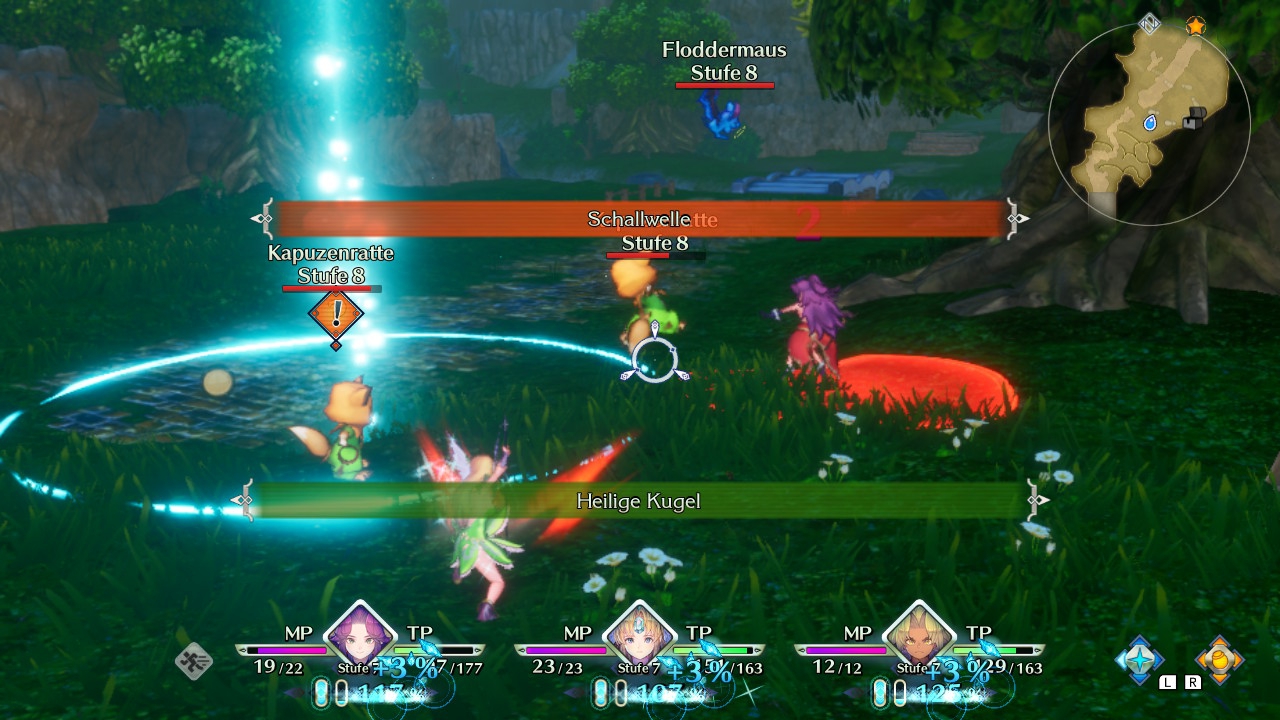This screenshot has height=720, width=1280.
Task: Choose the blonde character portrait with tiara
Action: click(x=638, y=632)
